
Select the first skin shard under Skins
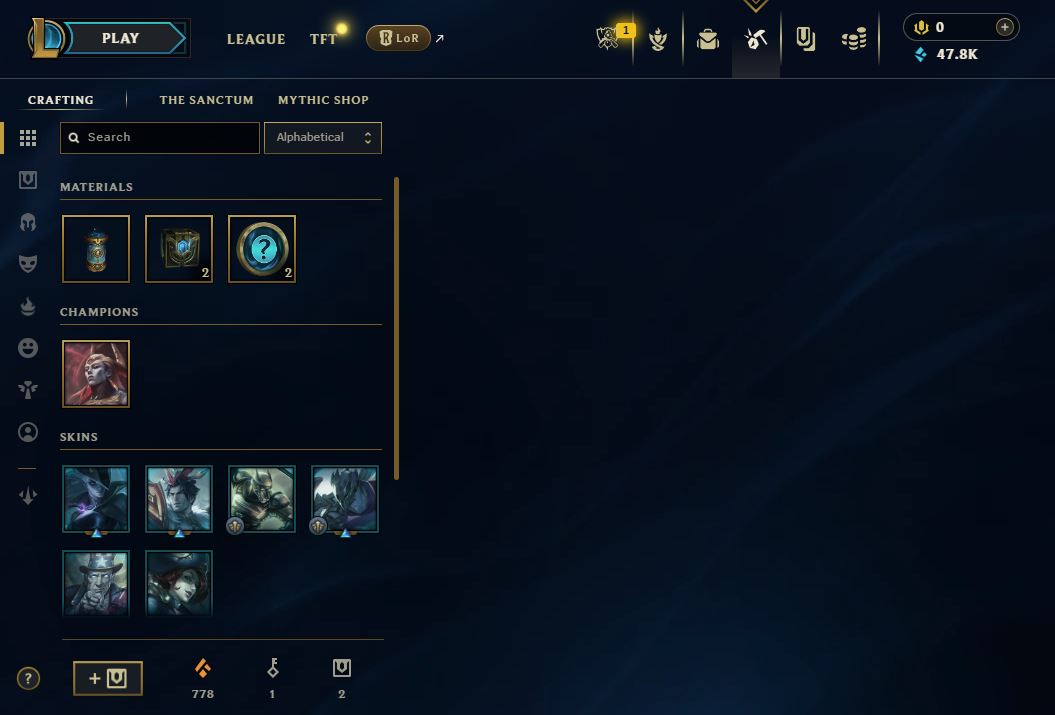click(96, 499)
